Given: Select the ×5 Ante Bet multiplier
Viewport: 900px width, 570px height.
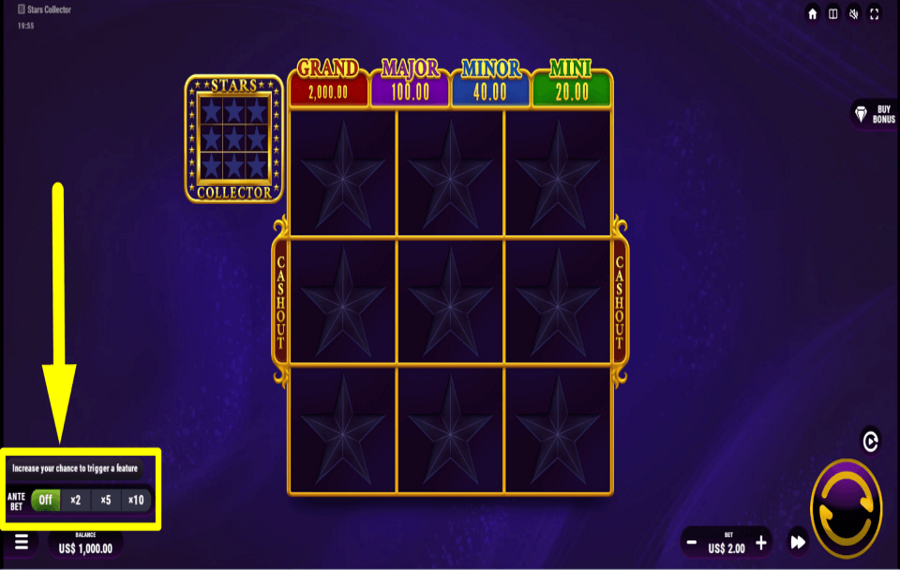Looking at the screenshot, I should coord(105,500).
